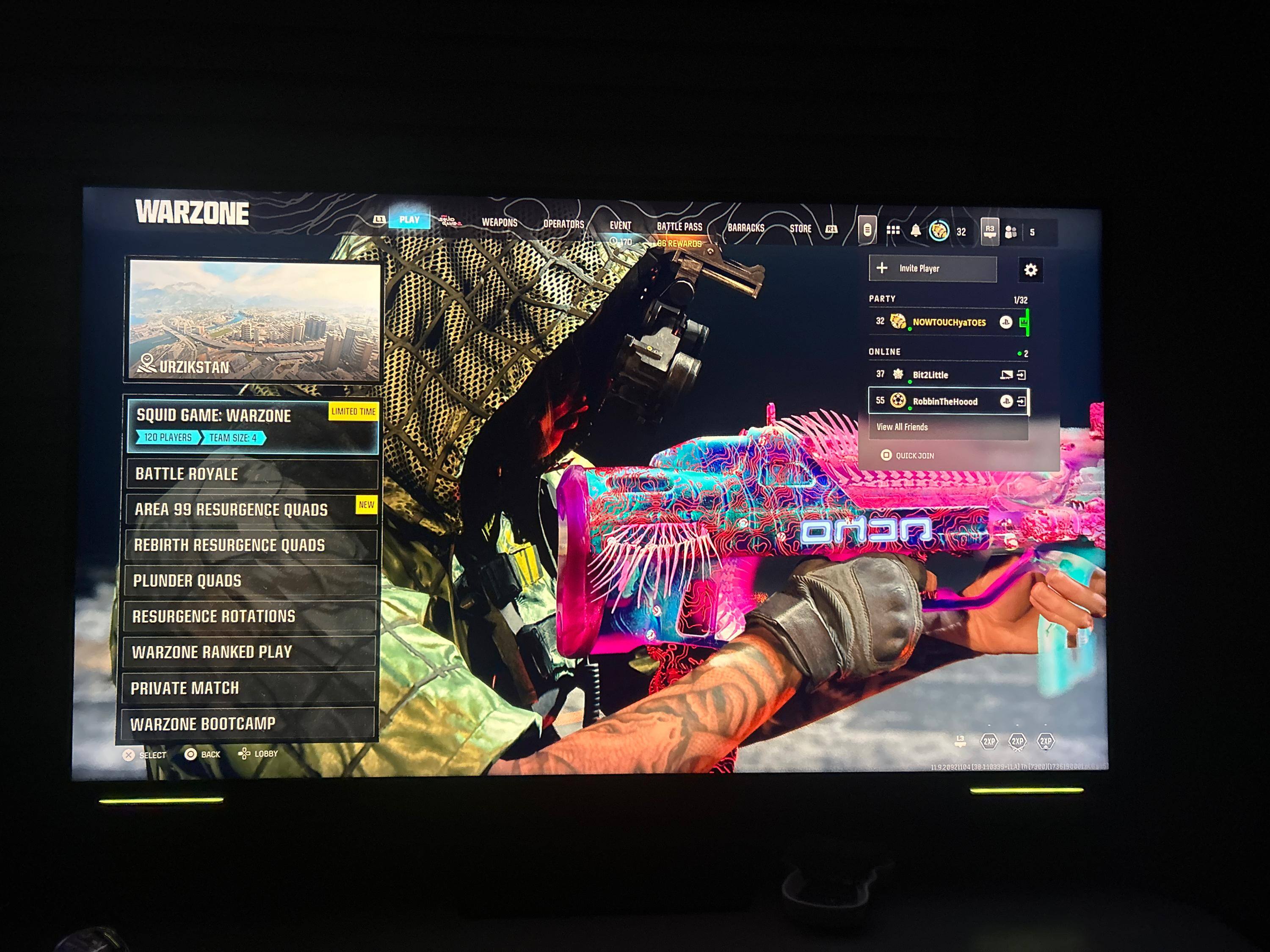Pick the Plunder Quads playlist

point(250,581)
